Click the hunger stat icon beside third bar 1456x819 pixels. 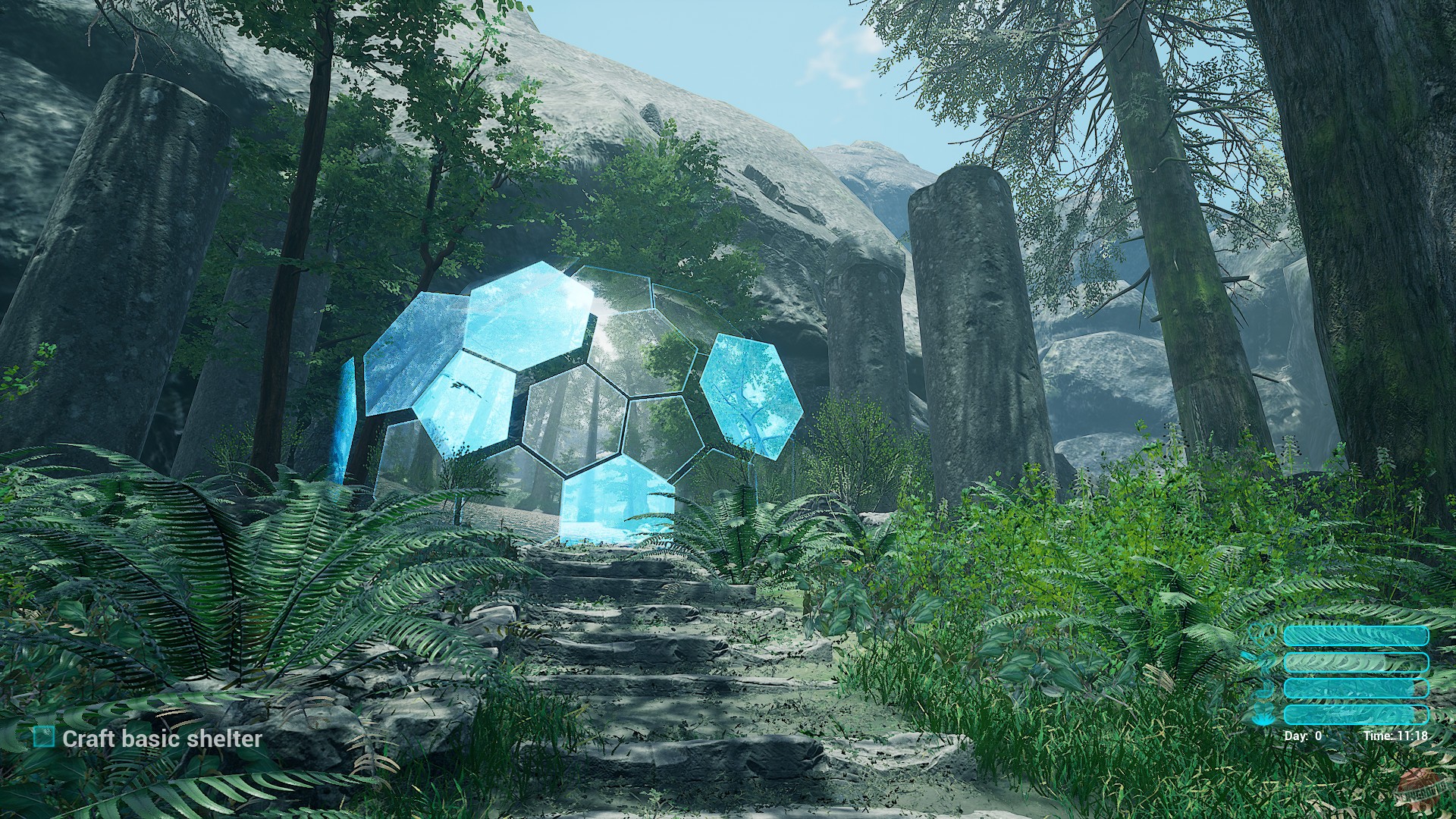pyautogui.click(x=1264, y=689)
